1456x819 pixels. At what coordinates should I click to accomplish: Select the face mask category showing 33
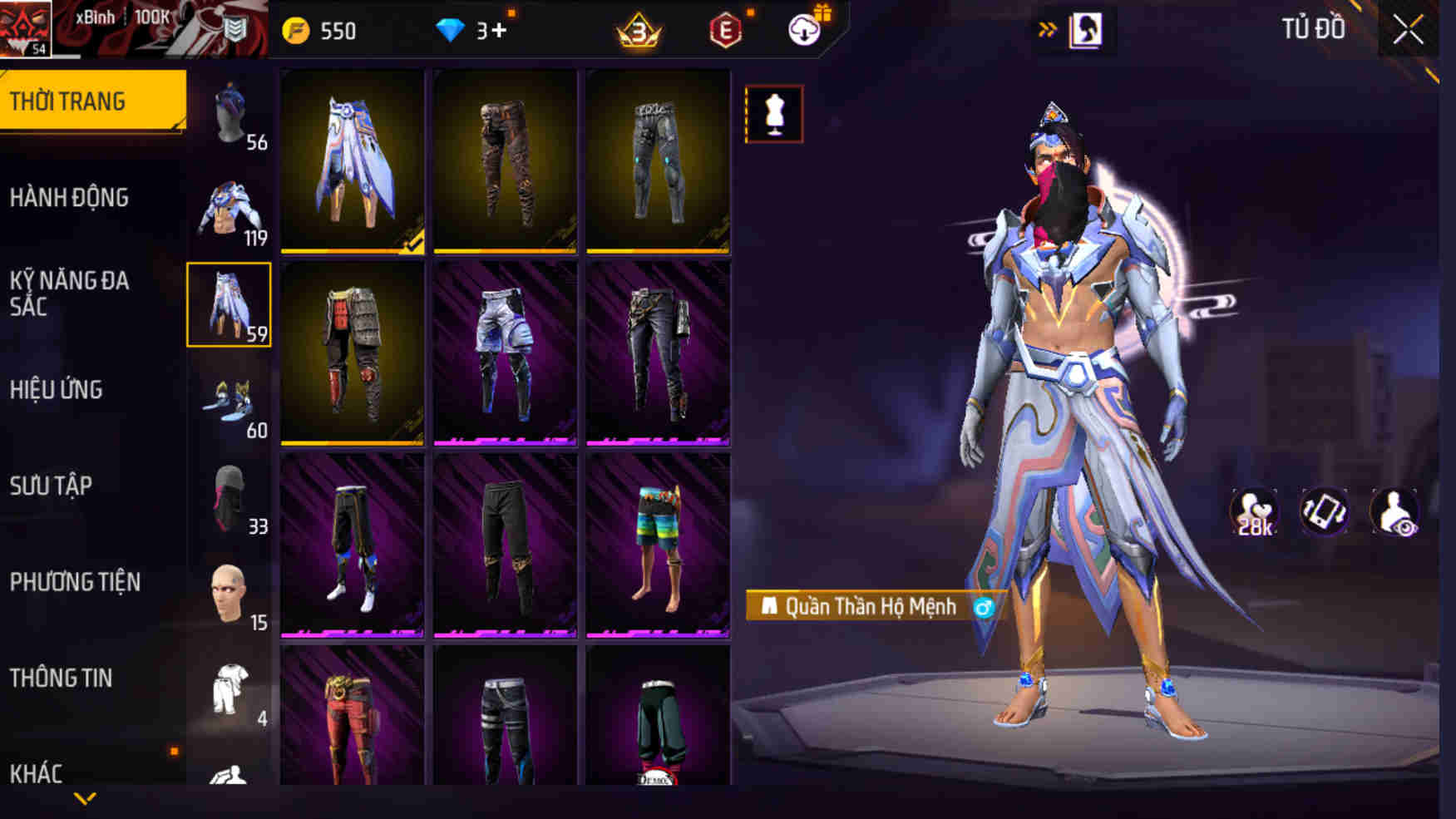(230, 499)
